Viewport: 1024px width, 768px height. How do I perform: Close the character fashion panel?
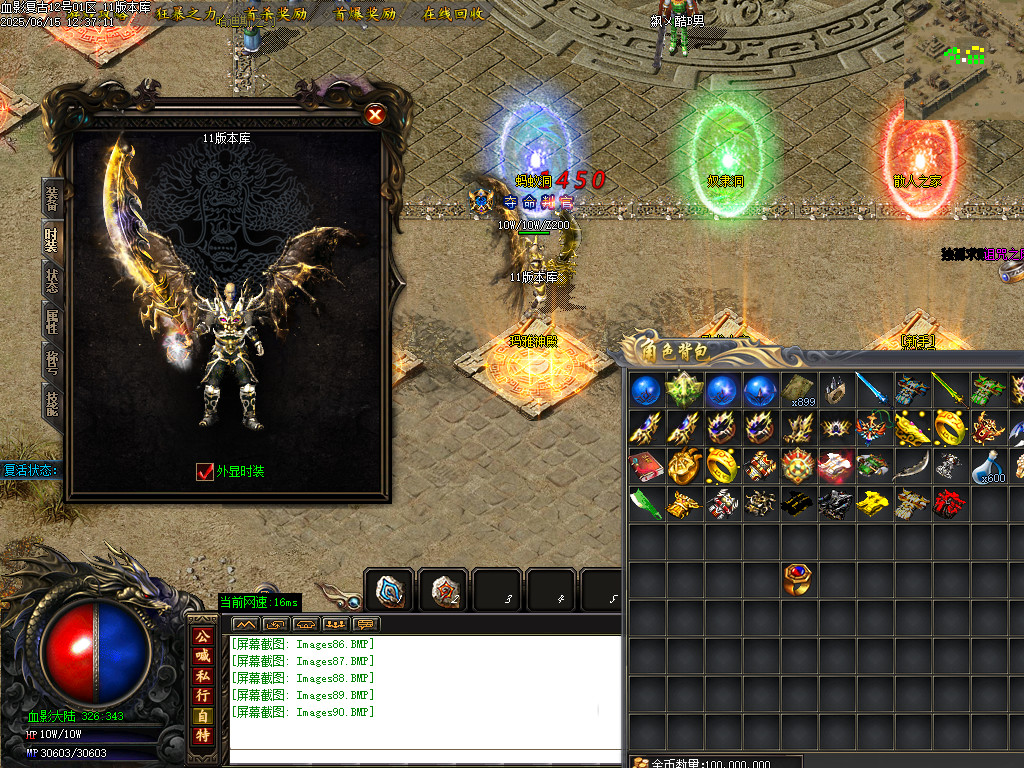(375, 115)
